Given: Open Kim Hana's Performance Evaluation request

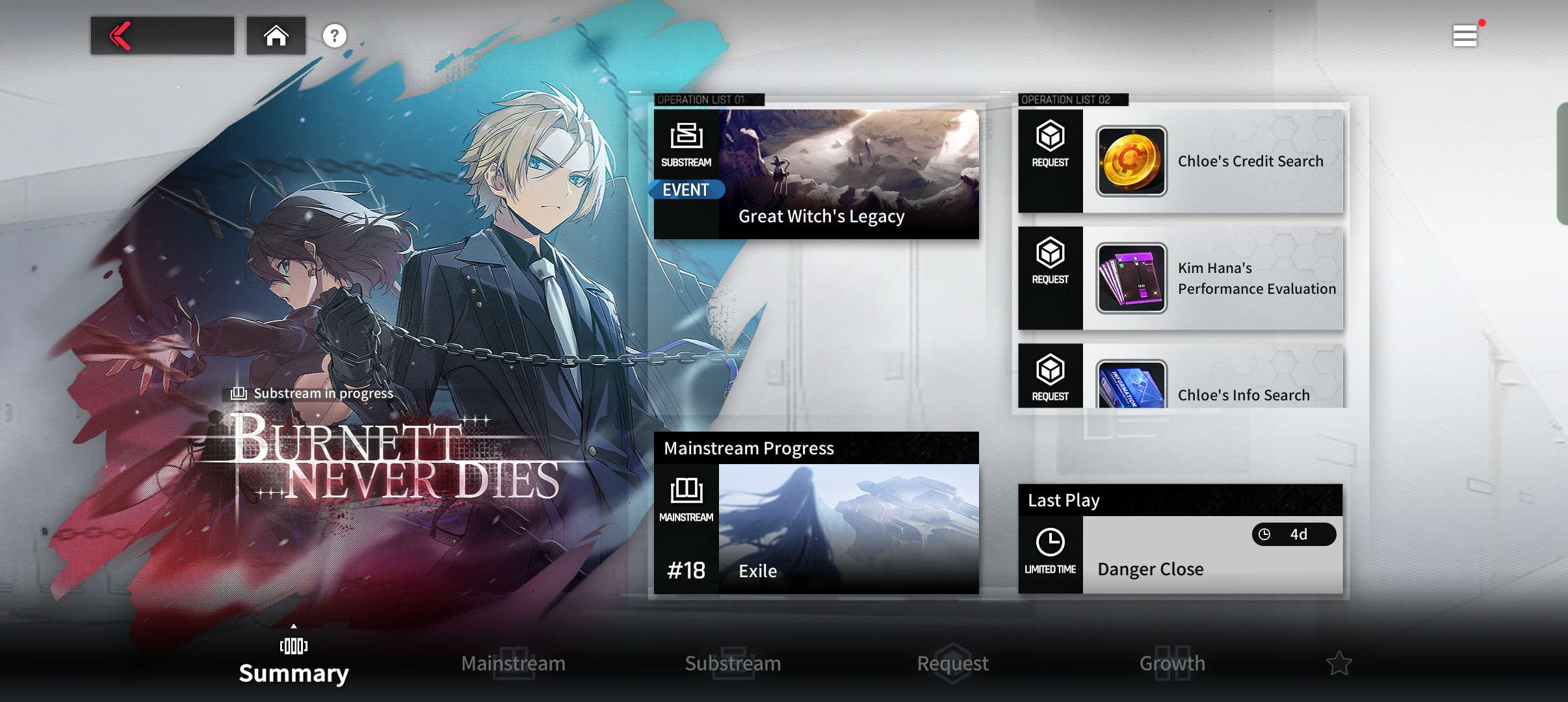Looking at the screenshot, I should coord(1181,278).
